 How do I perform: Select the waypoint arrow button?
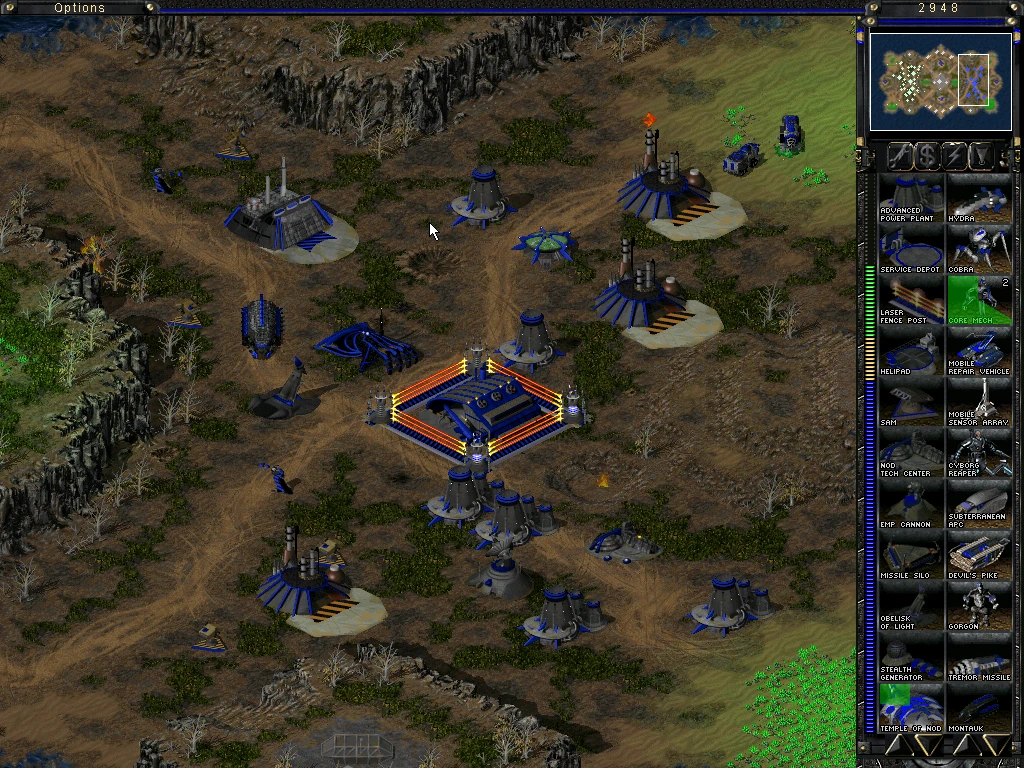[x=983, y=155]
